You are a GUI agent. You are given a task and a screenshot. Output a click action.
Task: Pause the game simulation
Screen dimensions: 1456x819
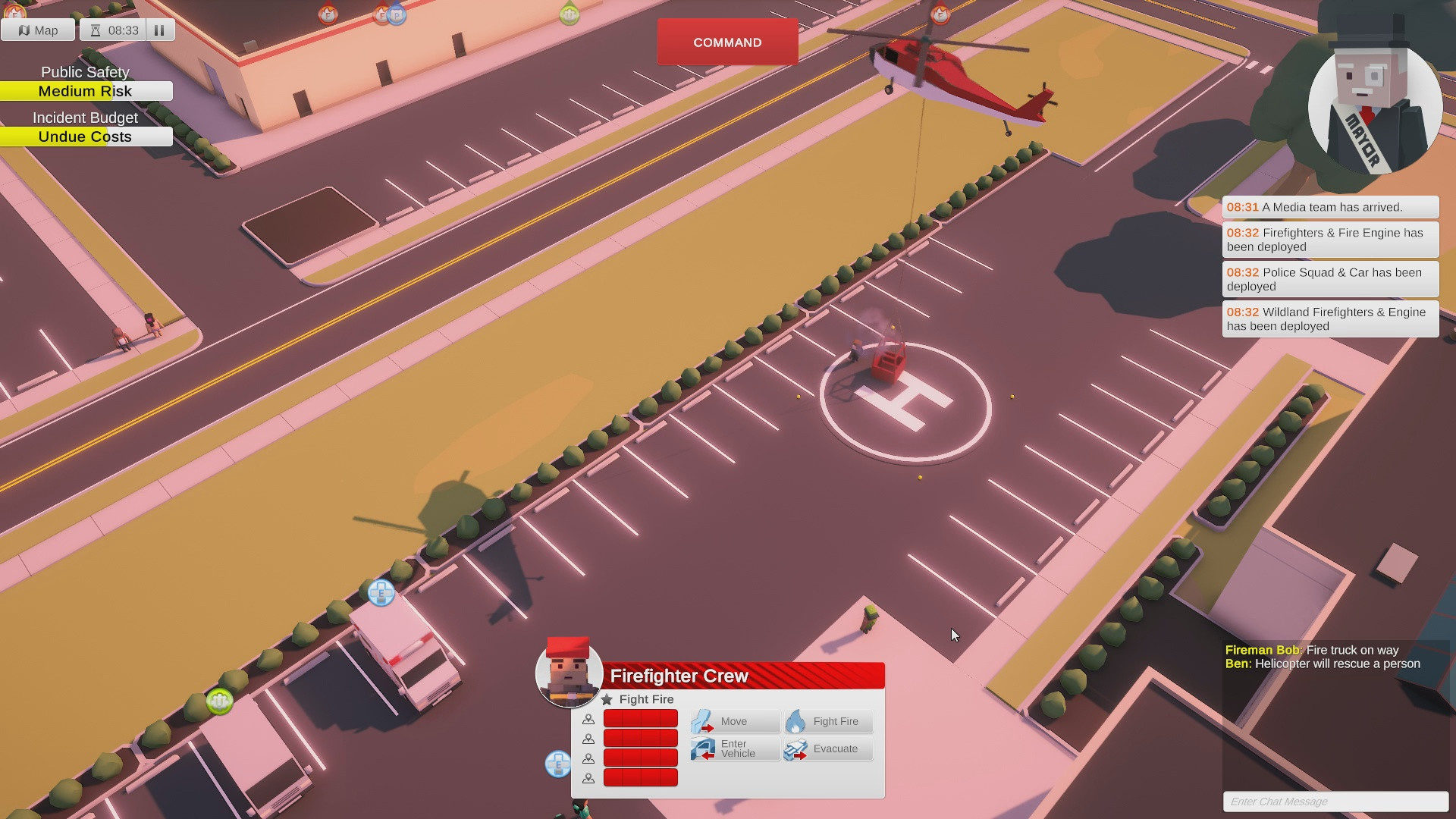(x=159, y=30)
